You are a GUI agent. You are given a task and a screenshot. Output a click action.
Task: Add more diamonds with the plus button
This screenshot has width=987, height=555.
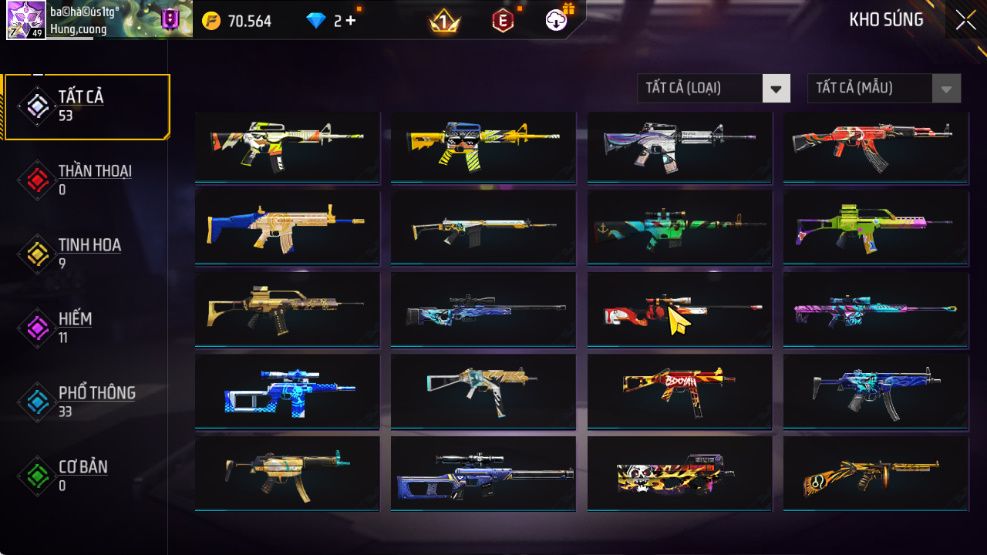(x=350, y=20)
